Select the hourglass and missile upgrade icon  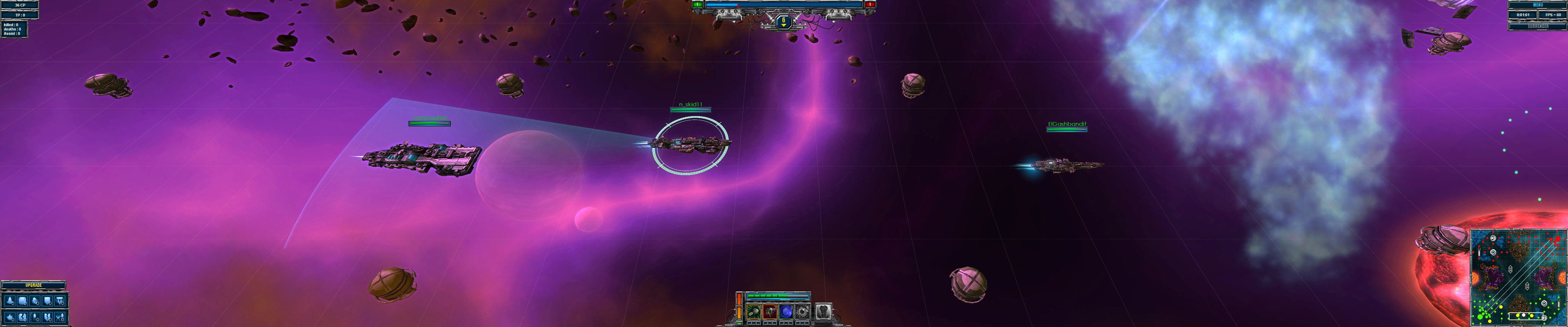click(x=60, y=317)
